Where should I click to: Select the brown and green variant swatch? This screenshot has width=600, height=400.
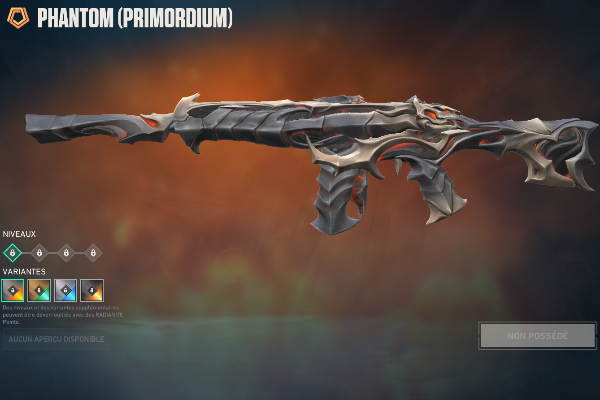point(39,290)
